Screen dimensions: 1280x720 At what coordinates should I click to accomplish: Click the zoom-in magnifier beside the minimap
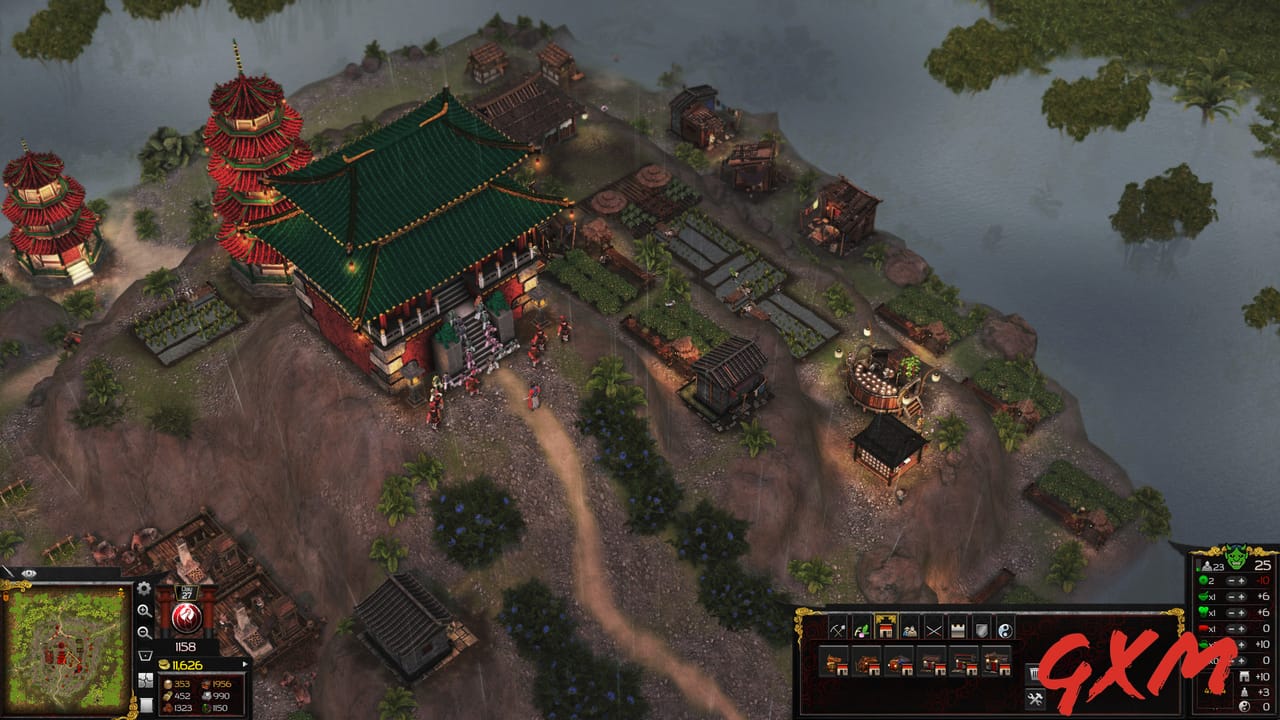143,612
